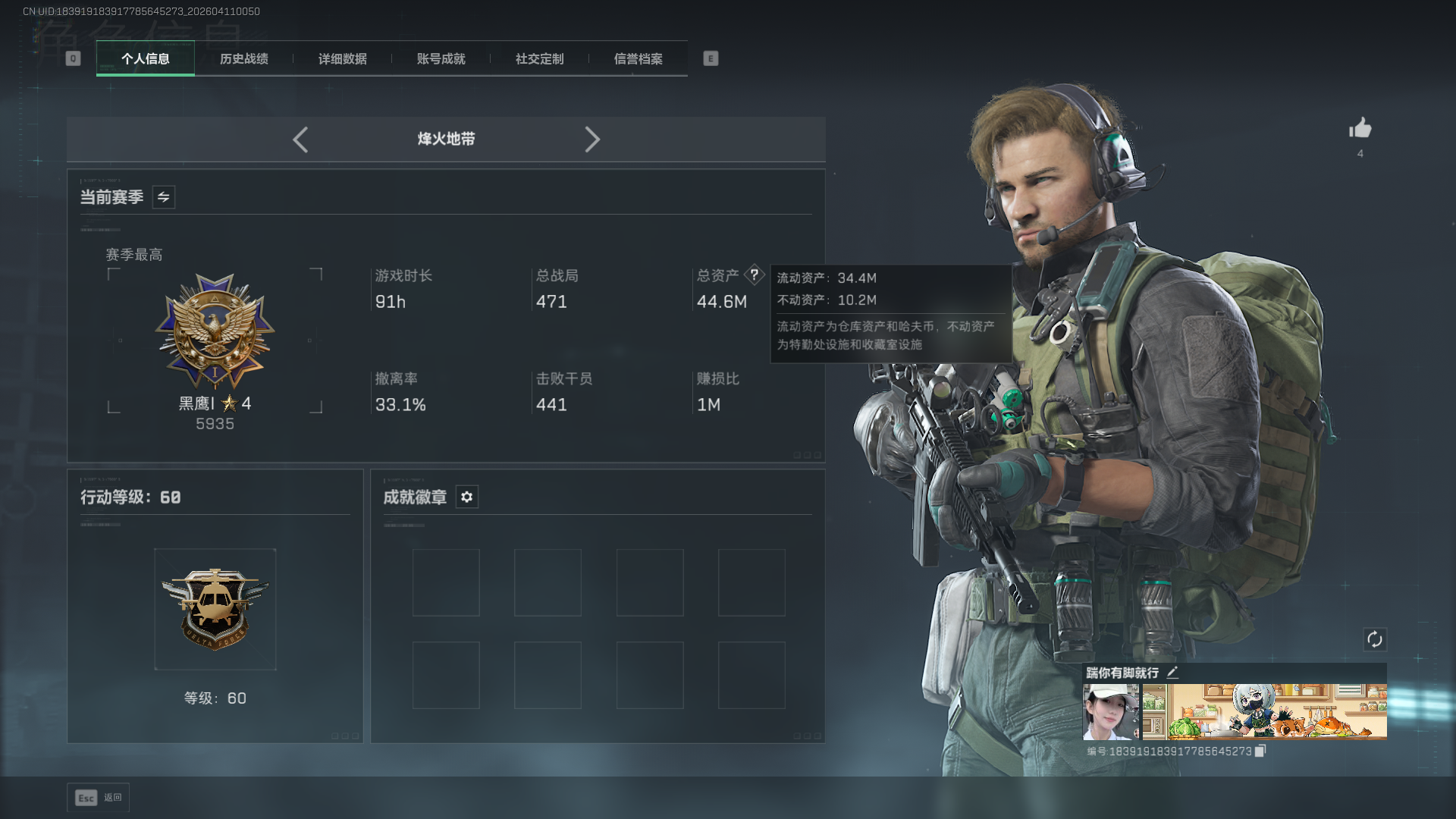Go to the 社交定制 tab

[x=540, y=59]
